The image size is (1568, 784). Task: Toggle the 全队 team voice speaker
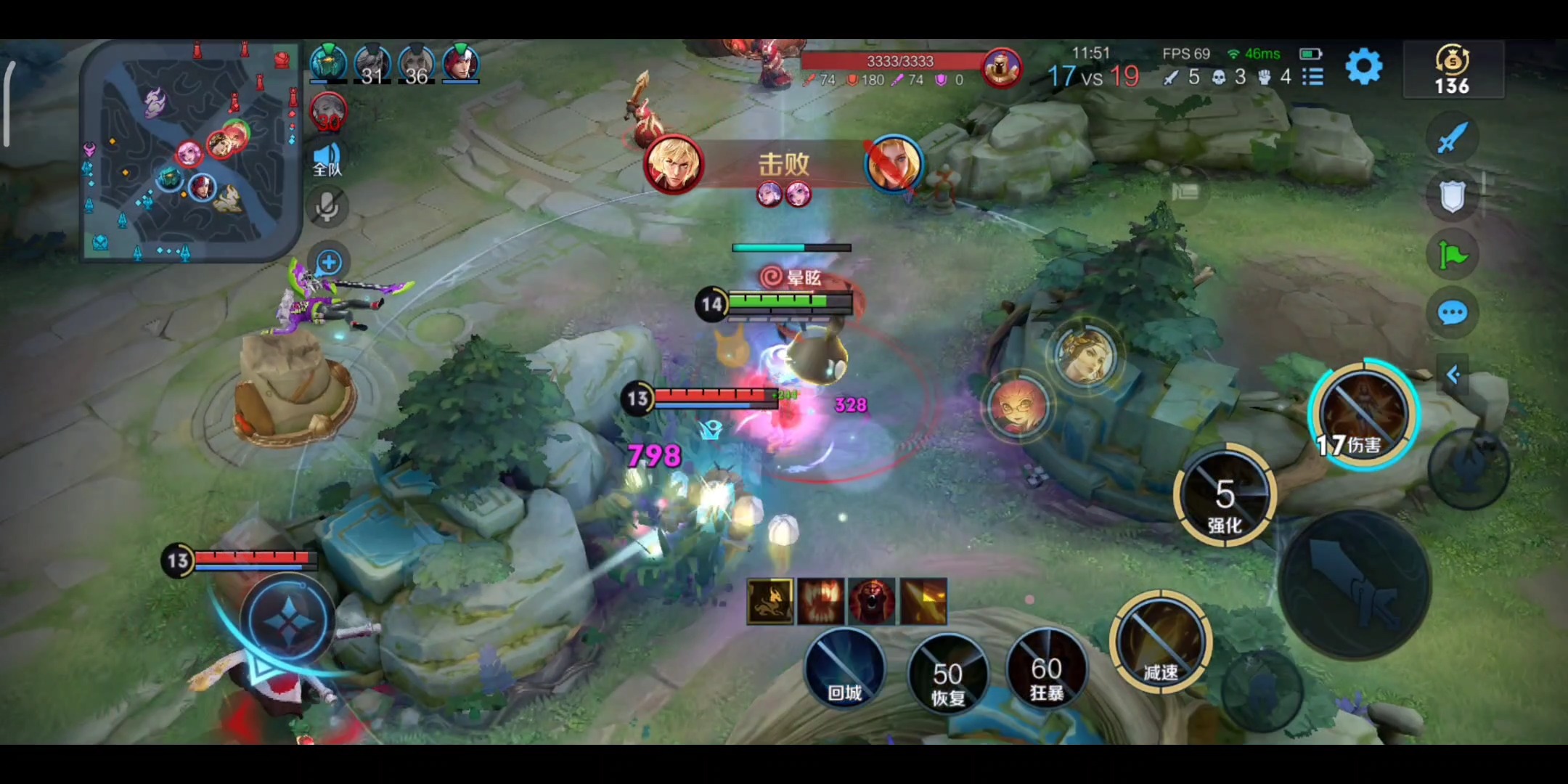point(327,159)
